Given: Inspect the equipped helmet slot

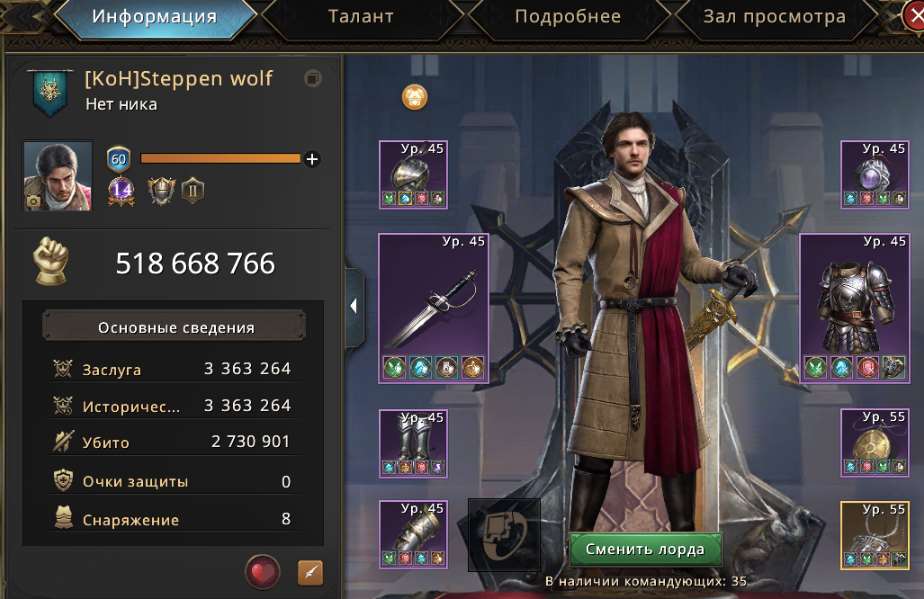Looking at the screenshot, I should point(413,174).
